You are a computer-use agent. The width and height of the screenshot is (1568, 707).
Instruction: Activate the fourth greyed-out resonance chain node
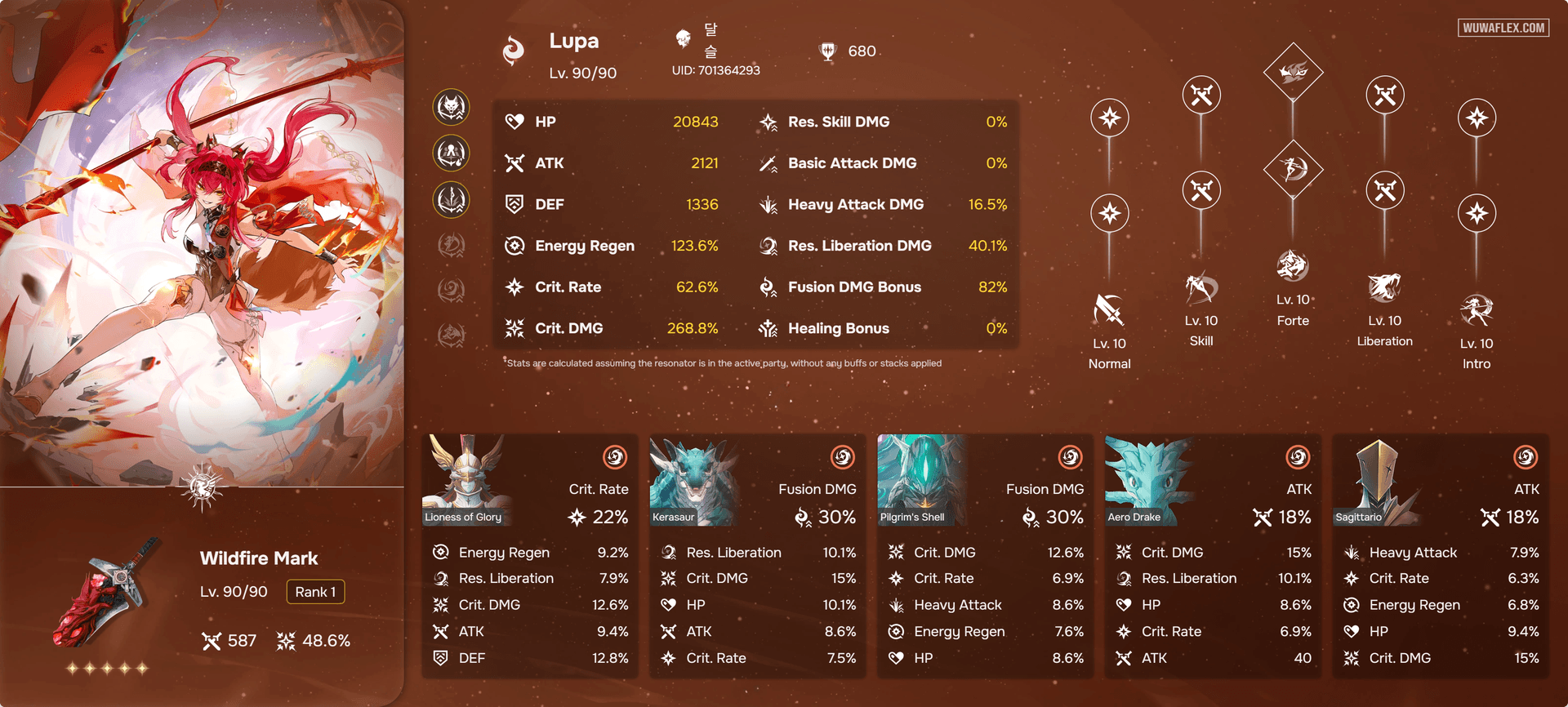pos(452,245)
